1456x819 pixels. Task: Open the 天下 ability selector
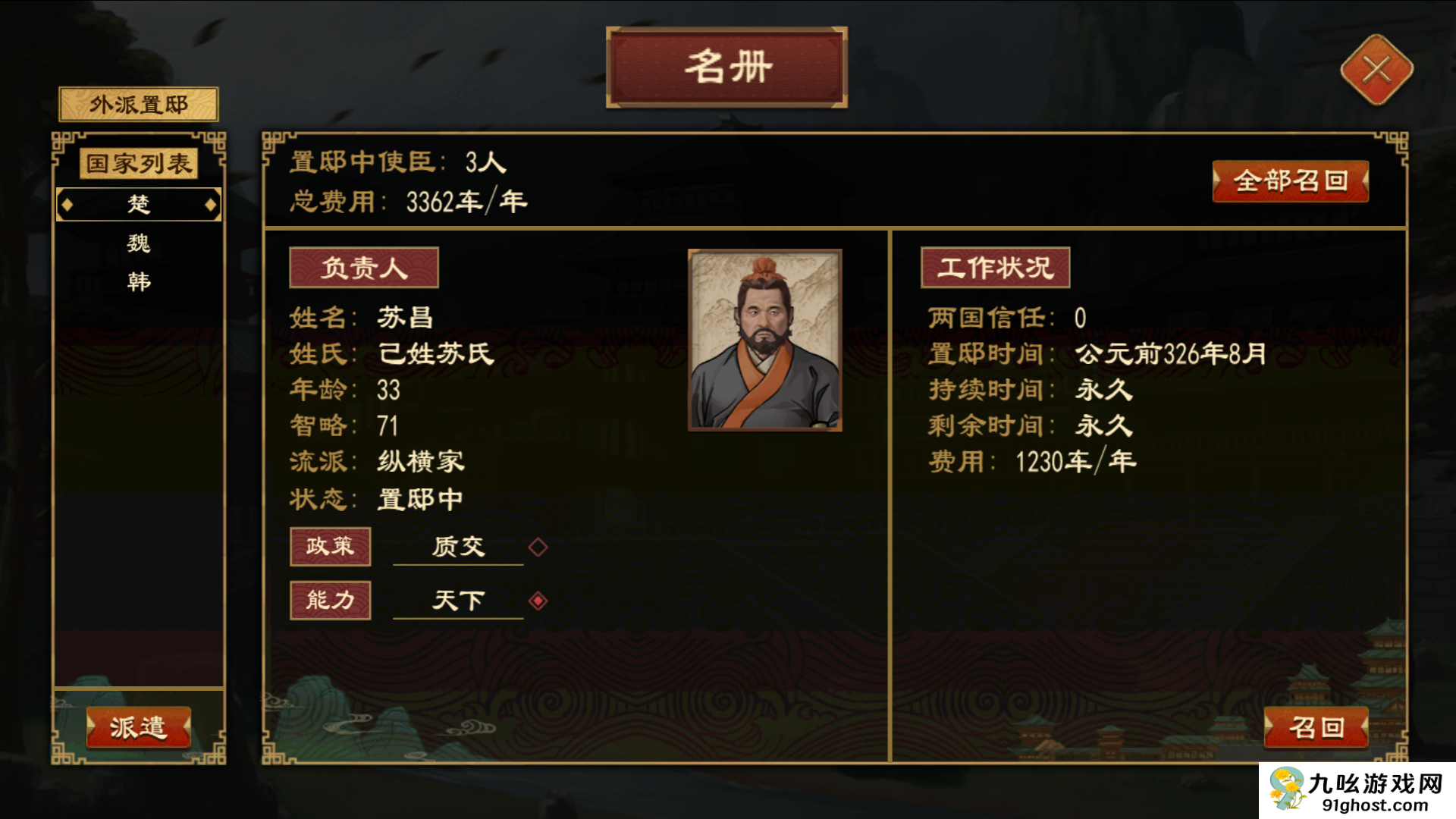click(x=458, y=599)
